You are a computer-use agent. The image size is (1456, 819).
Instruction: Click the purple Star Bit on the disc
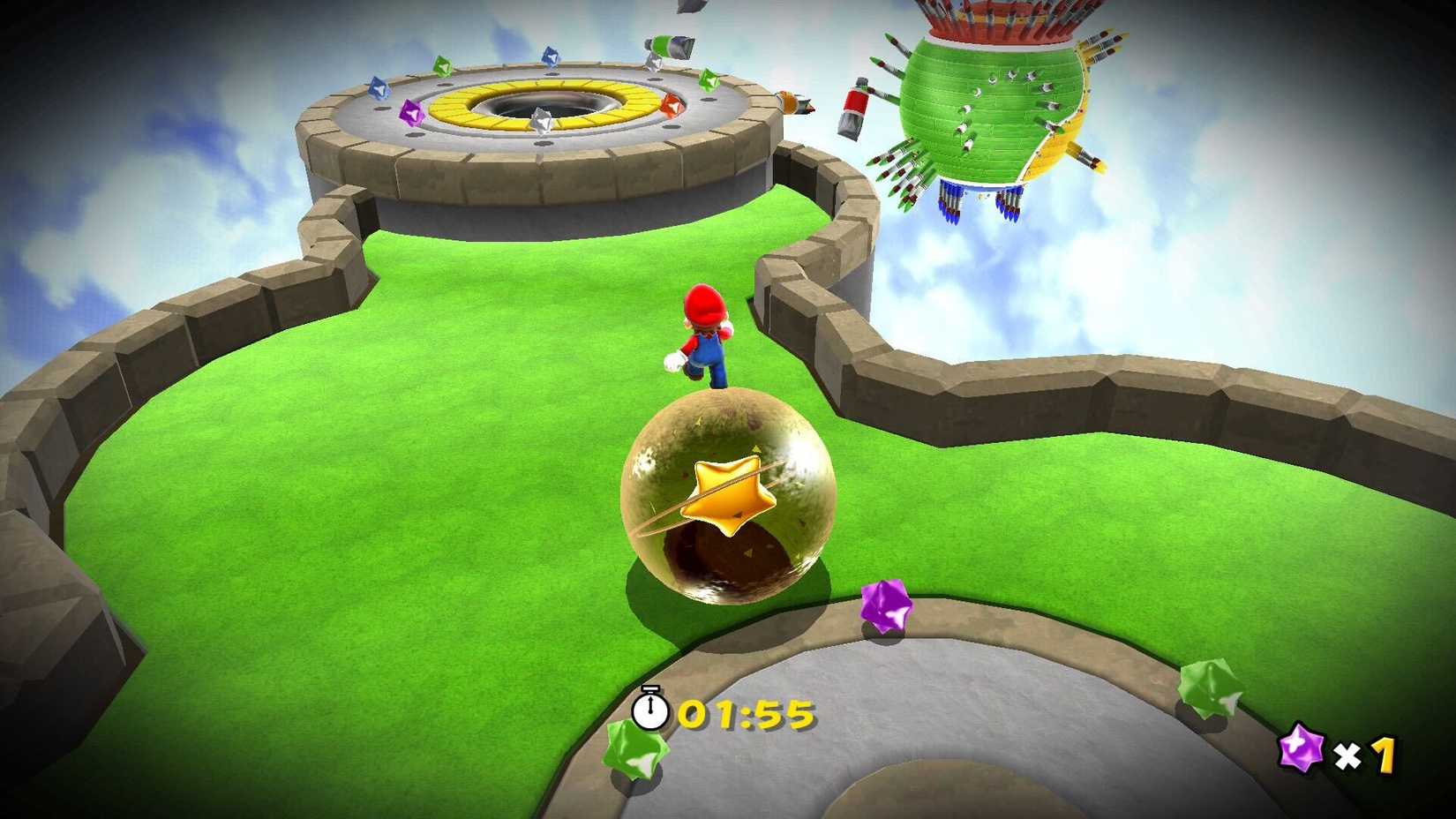(x=411, y=112)
